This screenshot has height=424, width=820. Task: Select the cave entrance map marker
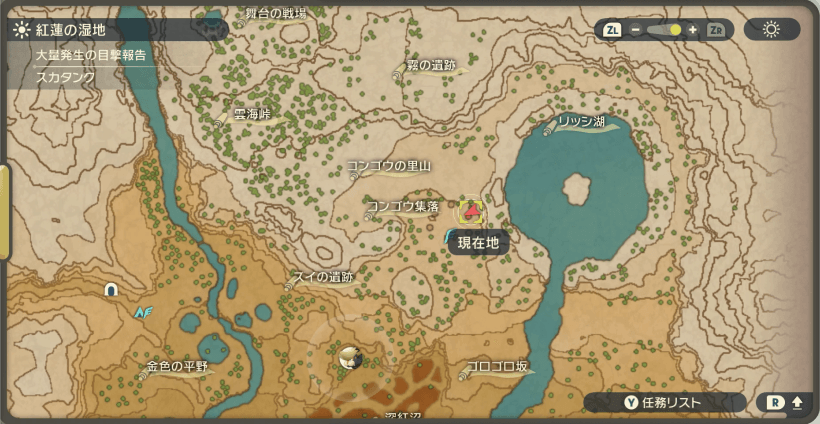pyautogui.click(x=111, y=290)
